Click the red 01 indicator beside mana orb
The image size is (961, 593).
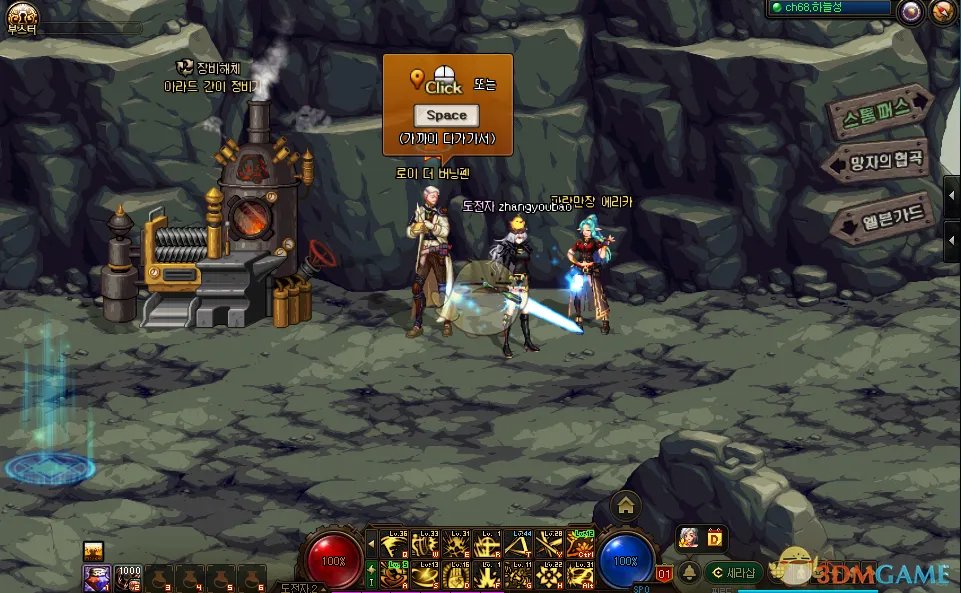pyautogui.click(x=665, y=575)
